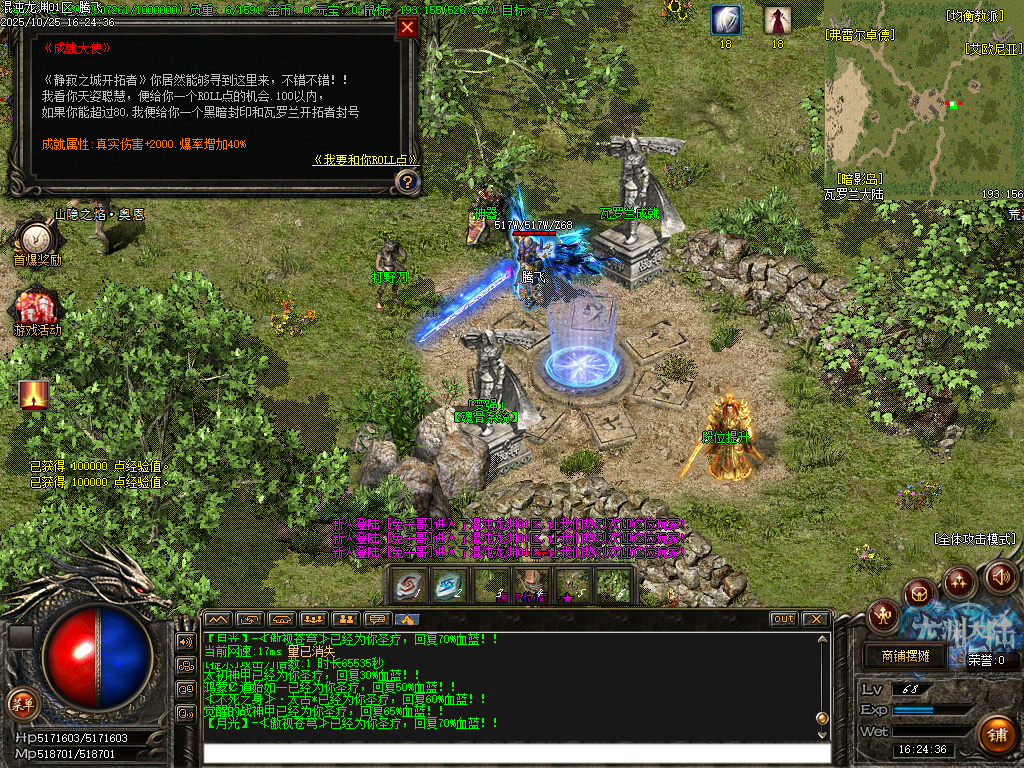Click the 商铺摆摊 stall button
The width and height of the screenshot is (1024, 768).
(x=904, y=656)
